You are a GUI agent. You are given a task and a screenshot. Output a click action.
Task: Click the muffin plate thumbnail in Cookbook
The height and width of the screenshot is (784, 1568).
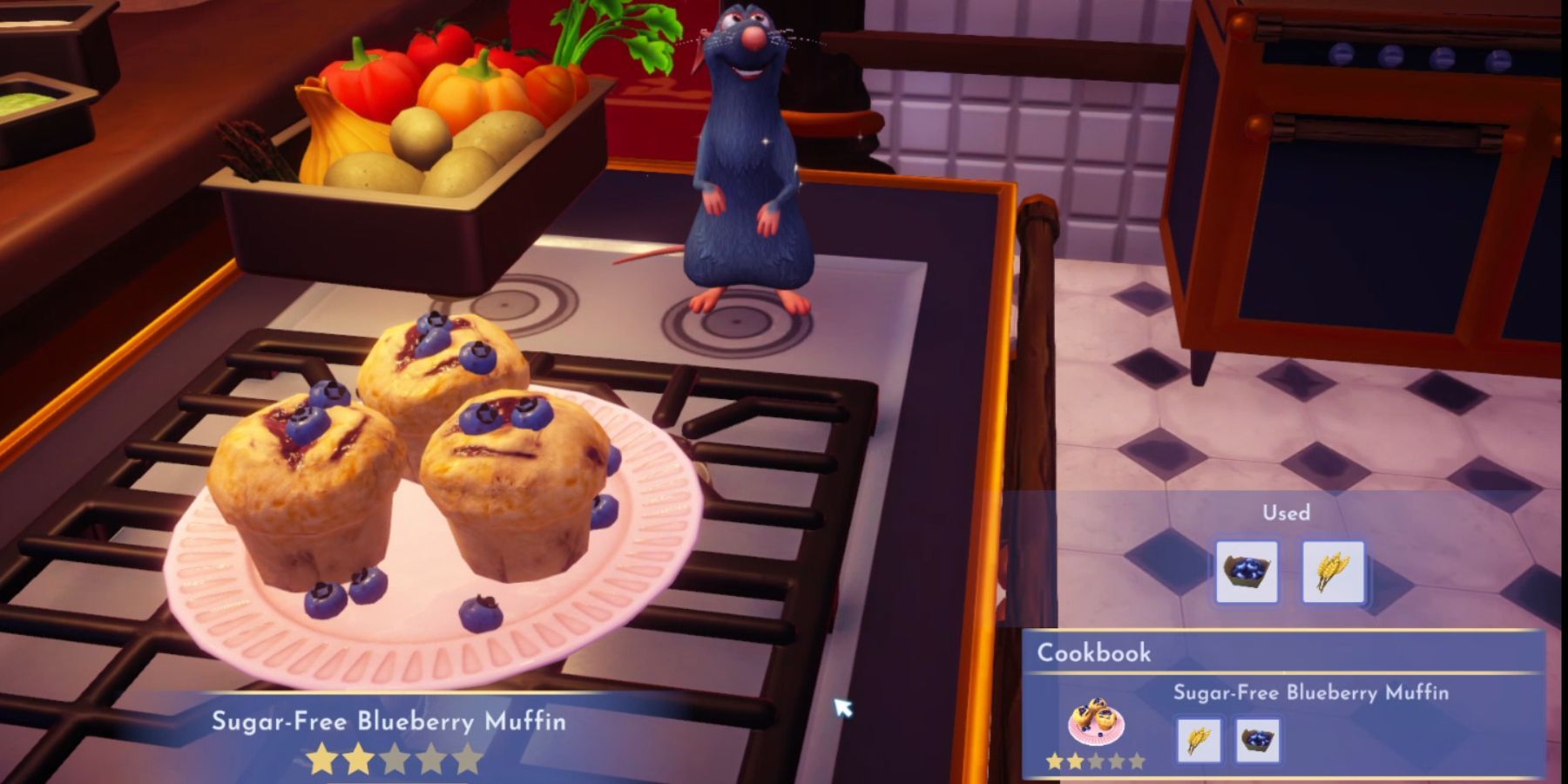point(1096,722)
